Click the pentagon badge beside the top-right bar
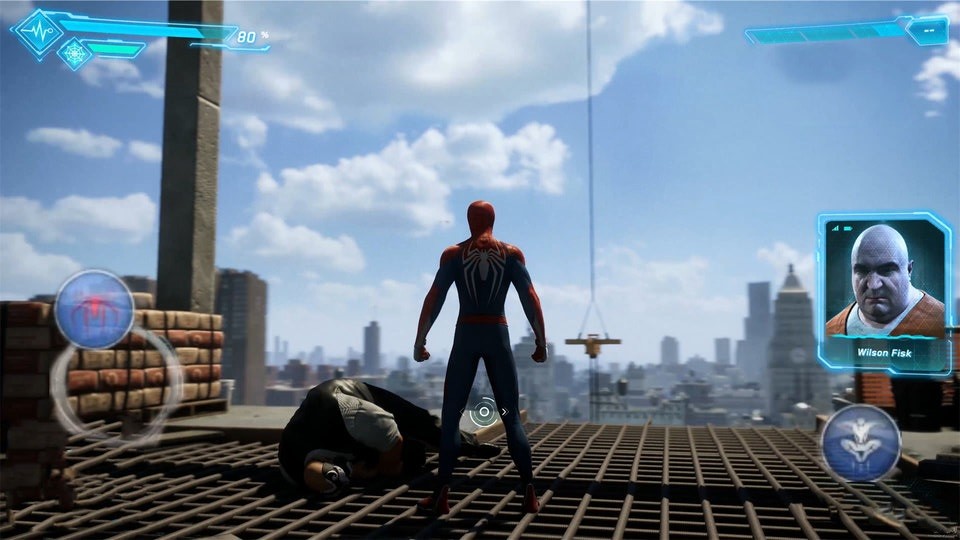The height and width of the screenshot is (540, 960). point(926,31)
